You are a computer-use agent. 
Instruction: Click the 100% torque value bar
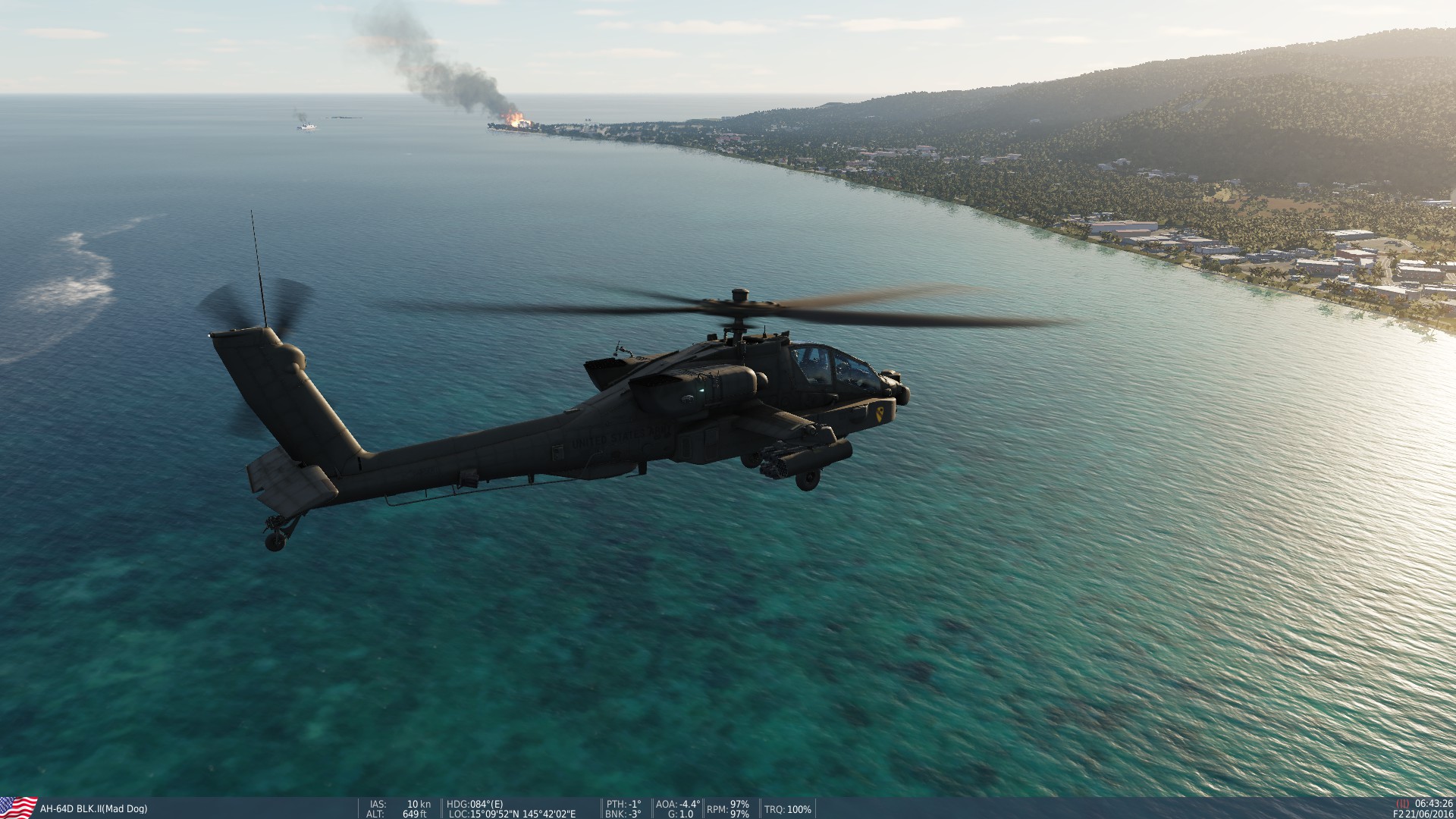[x=802, y=808]
